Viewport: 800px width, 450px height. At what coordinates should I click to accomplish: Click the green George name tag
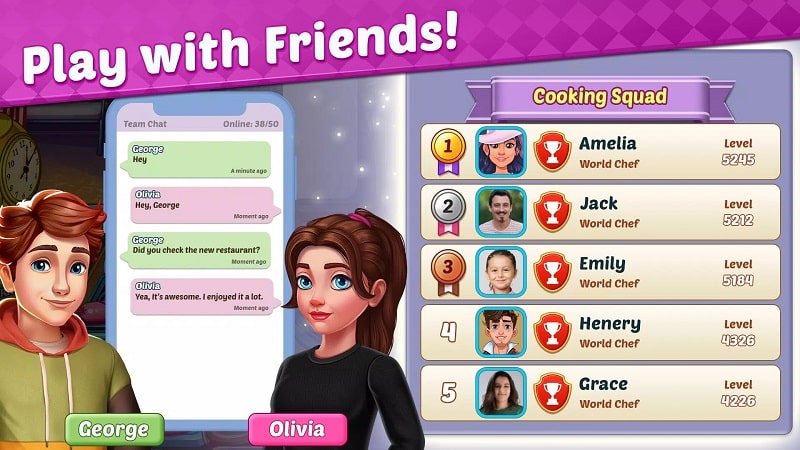114,429
